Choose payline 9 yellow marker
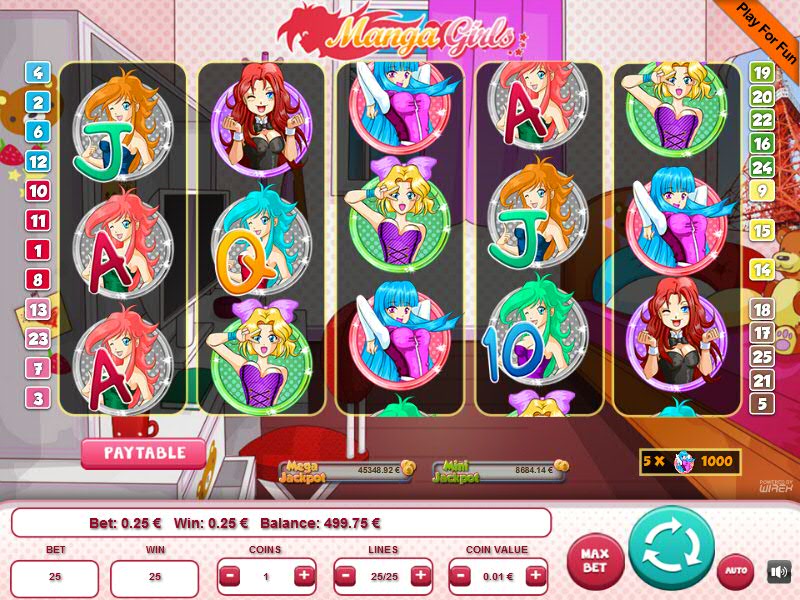The width and height of the screenshot is (800, 600). click(761, 190)
